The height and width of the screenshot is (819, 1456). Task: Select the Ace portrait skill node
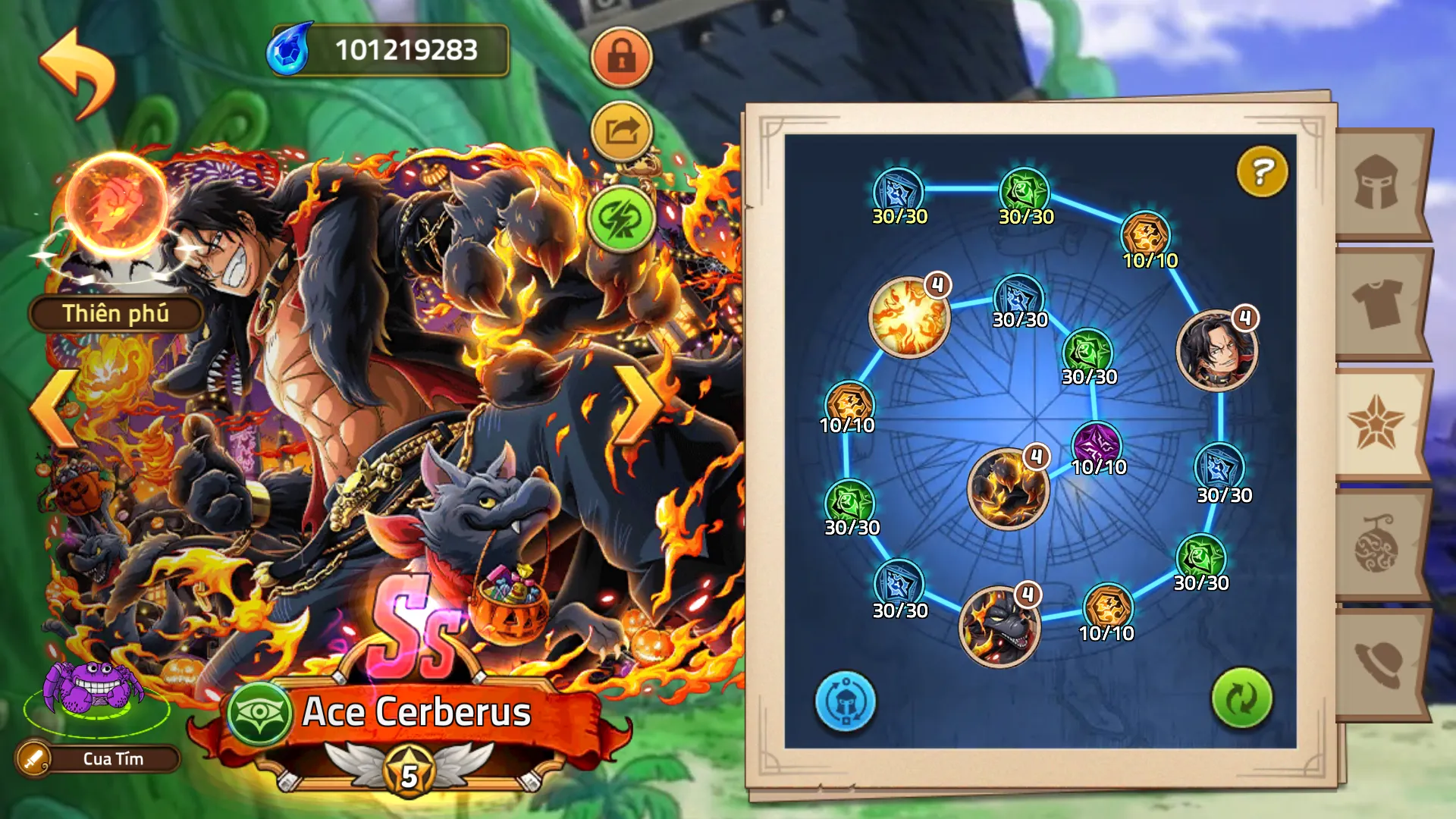point(1216,350)
